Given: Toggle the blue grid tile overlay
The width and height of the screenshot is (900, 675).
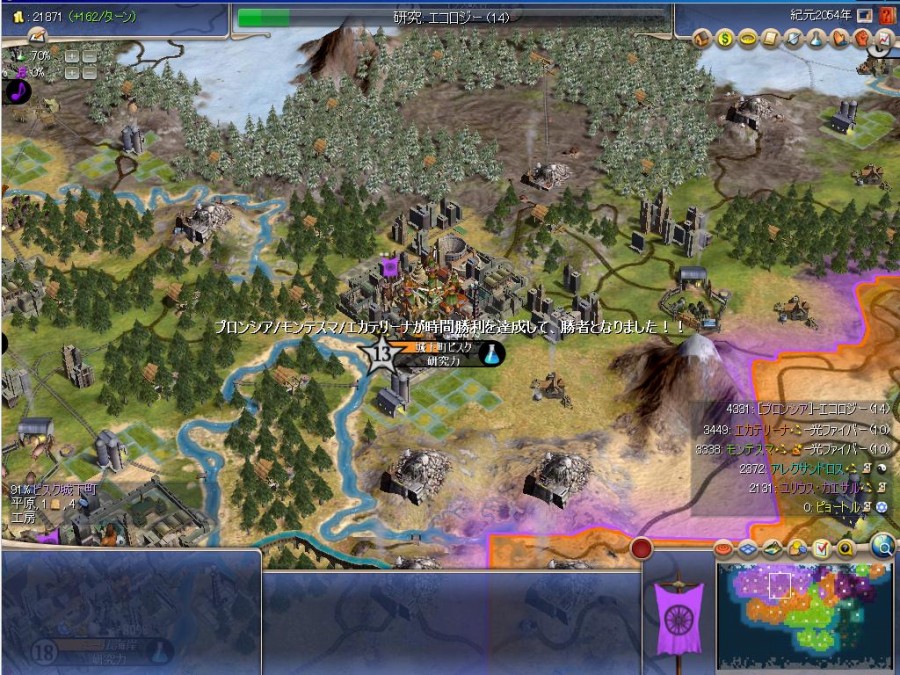Looking at the screenshot, I should coord(748,548).
